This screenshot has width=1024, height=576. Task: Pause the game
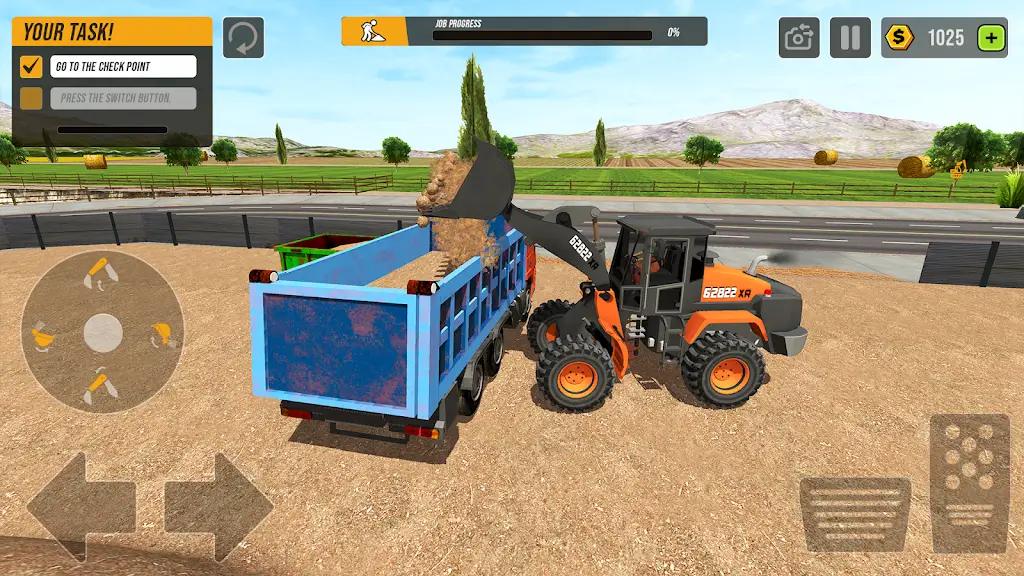click(850, 38)
